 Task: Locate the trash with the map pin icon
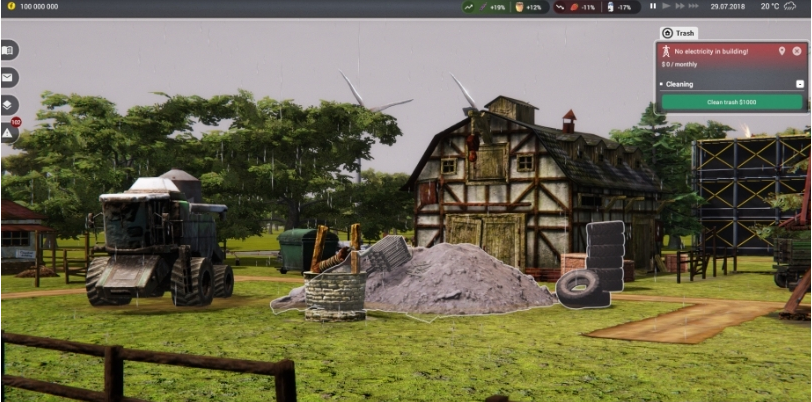782,50
